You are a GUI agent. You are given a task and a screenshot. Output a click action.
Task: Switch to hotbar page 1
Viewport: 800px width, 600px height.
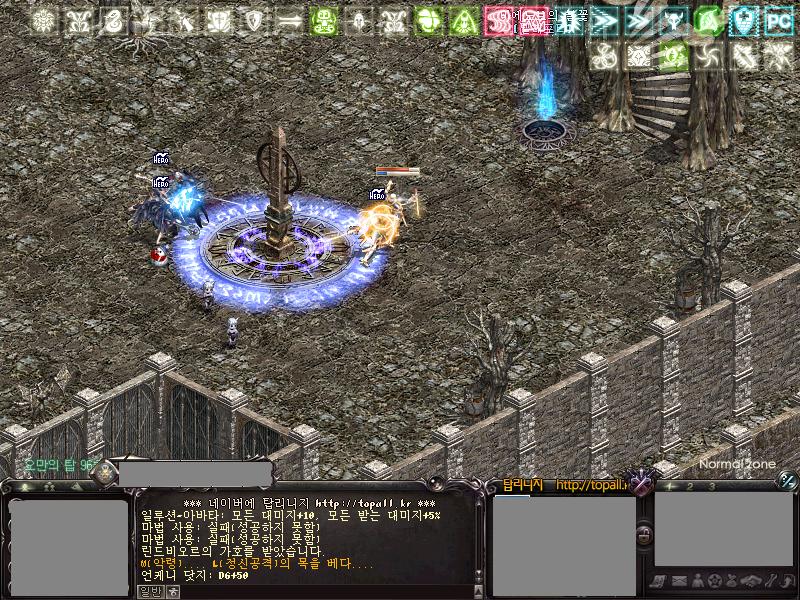tap(668, 486)
